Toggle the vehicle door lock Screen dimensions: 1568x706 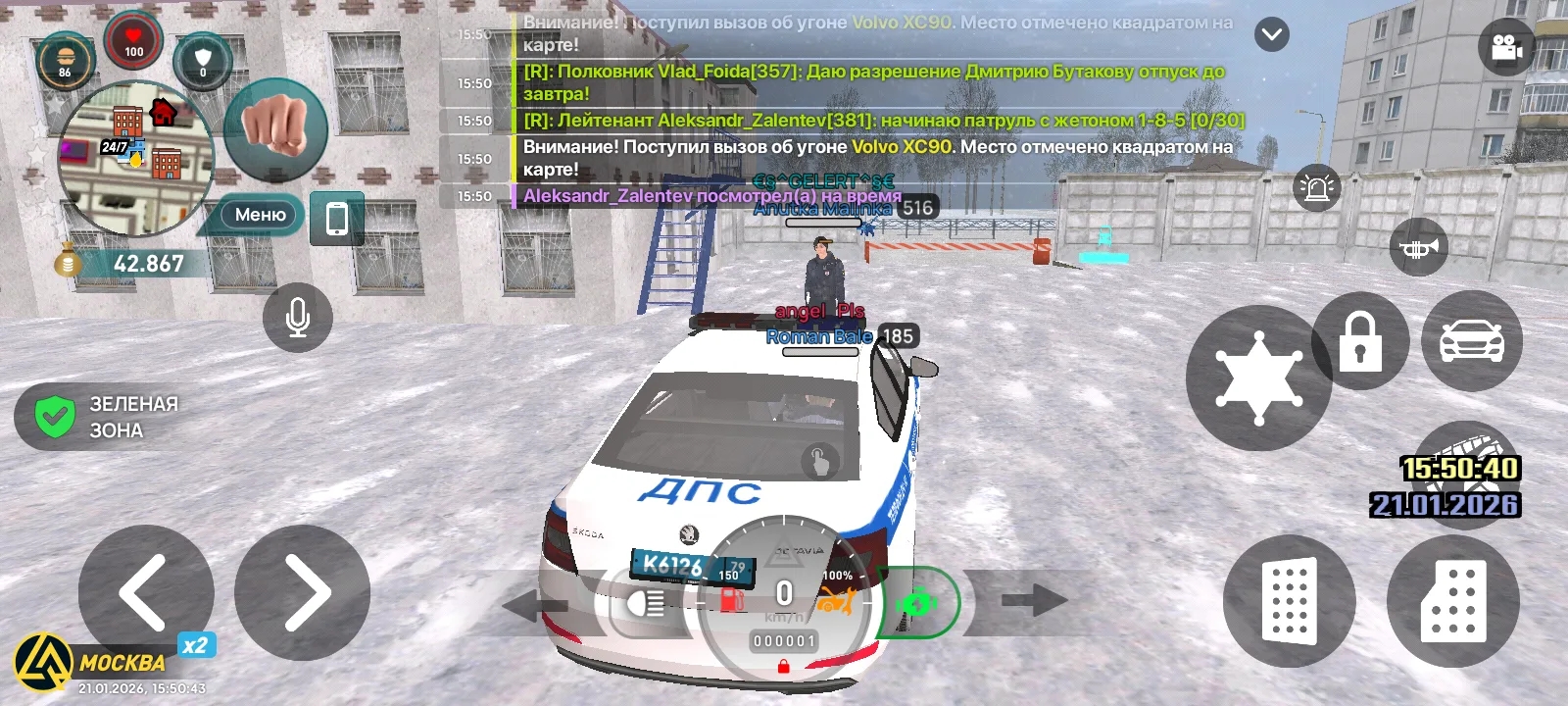[1360, 341]
